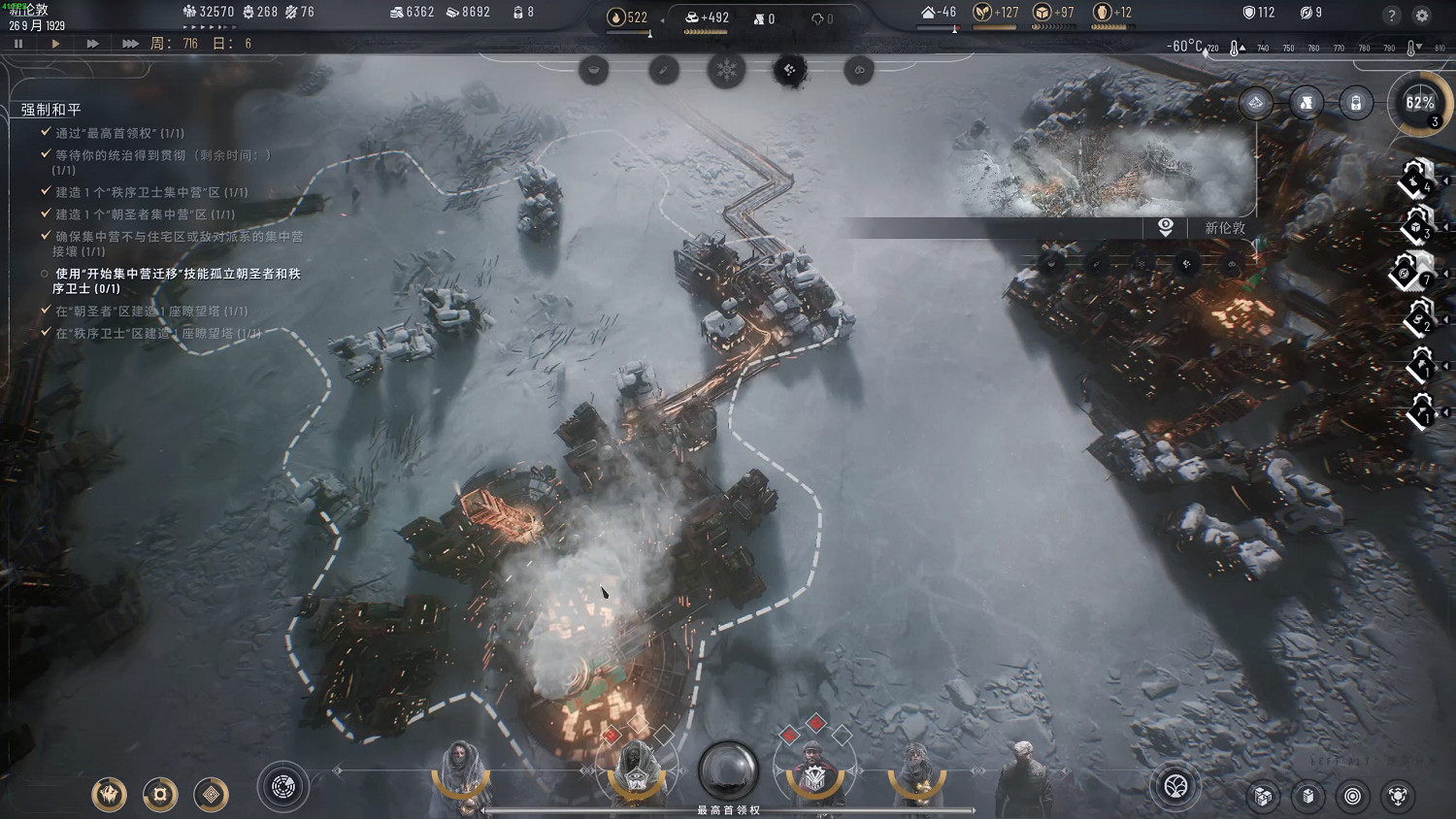Screen dimensions: 1456x819
Task: Select the snowflake icon in top row
Action: click(x=726, y=70)
